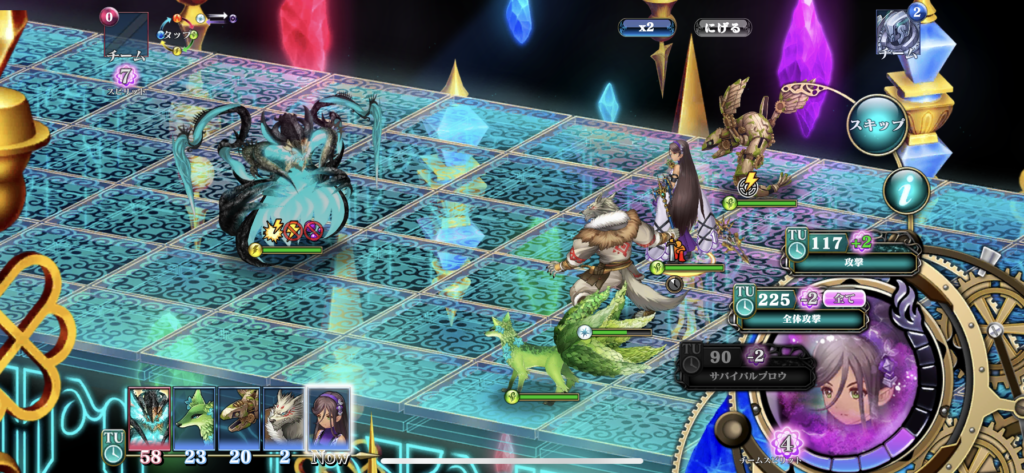Select the white wolf turn-order portrait
The image size is (1024, 473).
click(x=284, y=417)
